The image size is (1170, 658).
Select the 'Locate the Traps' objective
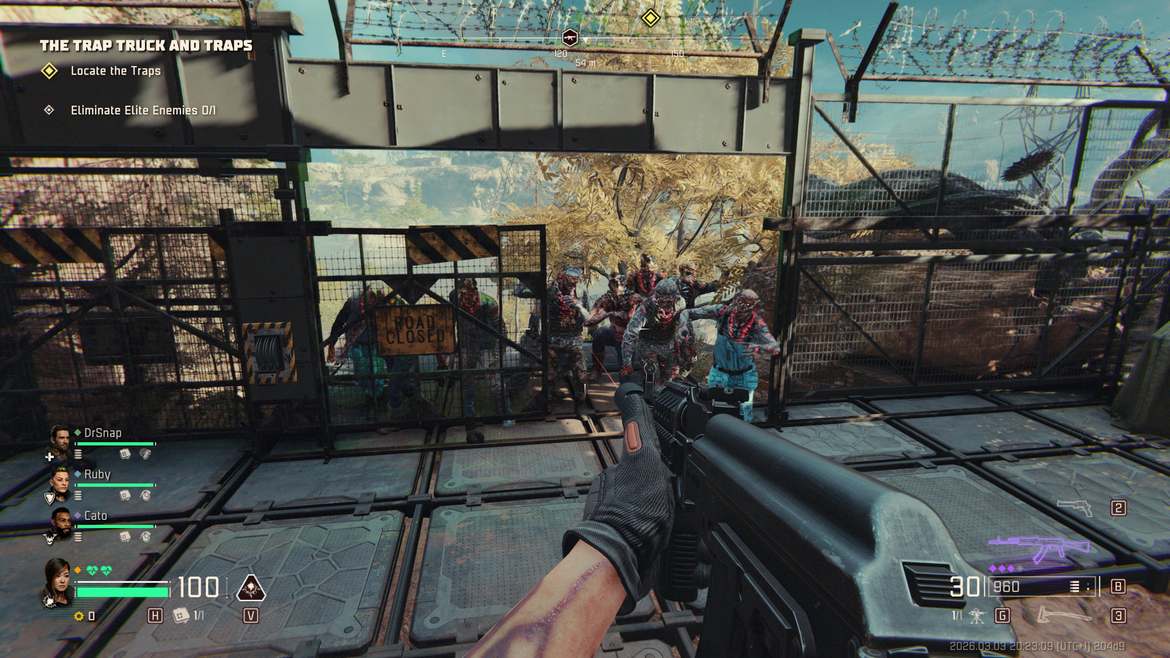coord(115,71)
